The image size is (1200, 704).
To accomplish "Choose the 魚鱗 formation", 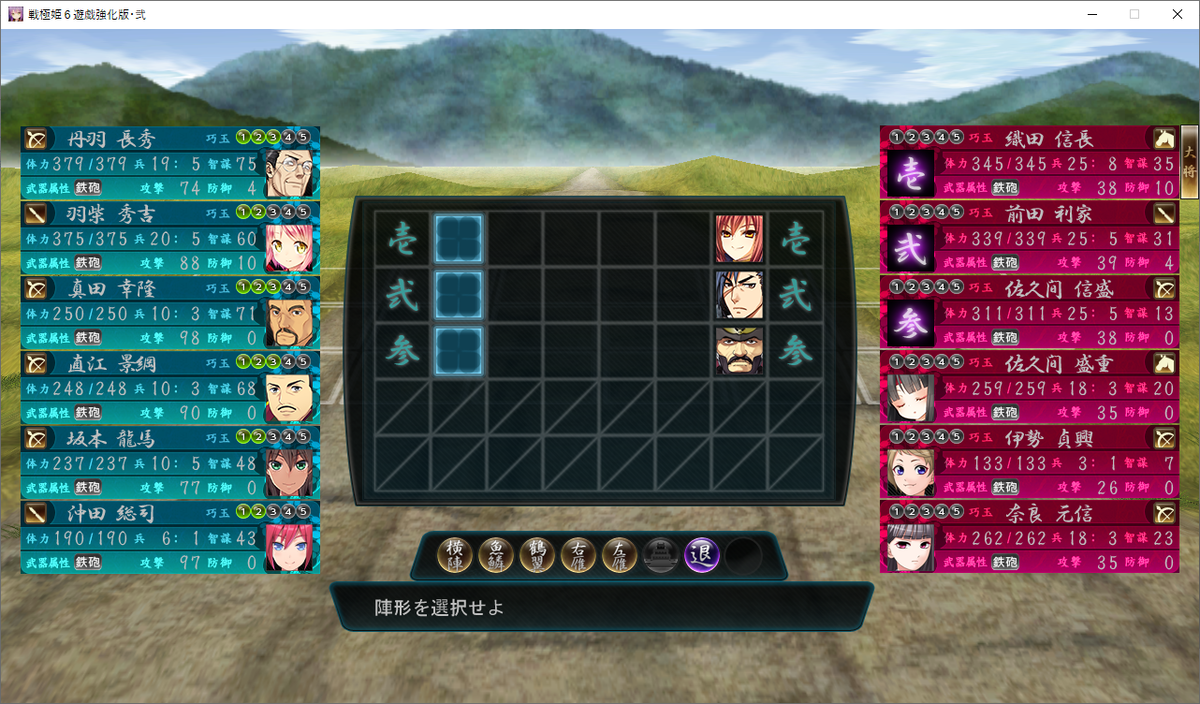I will pos(496,554).
